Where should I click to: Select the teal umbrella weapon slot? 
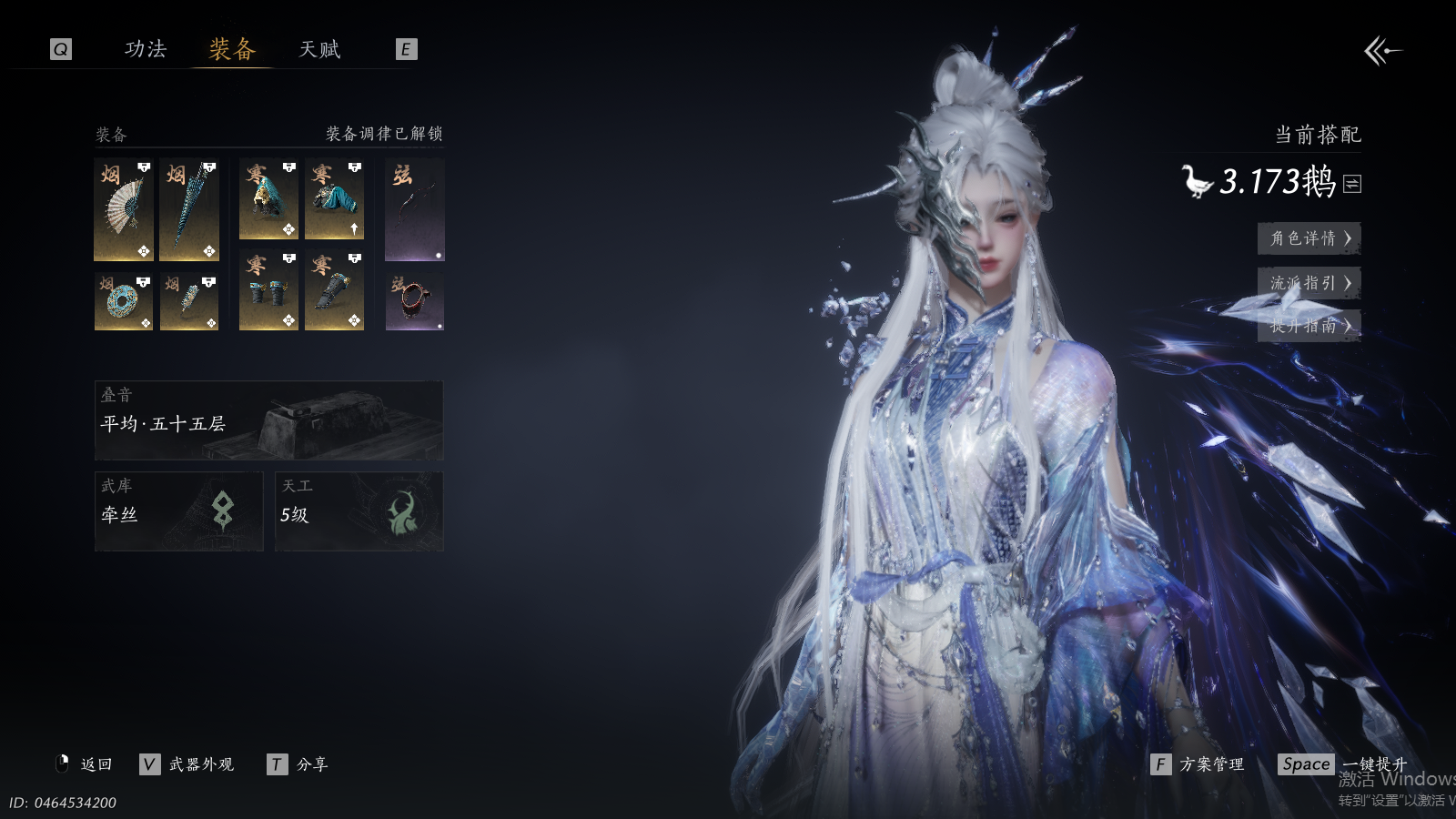(189, 209)
